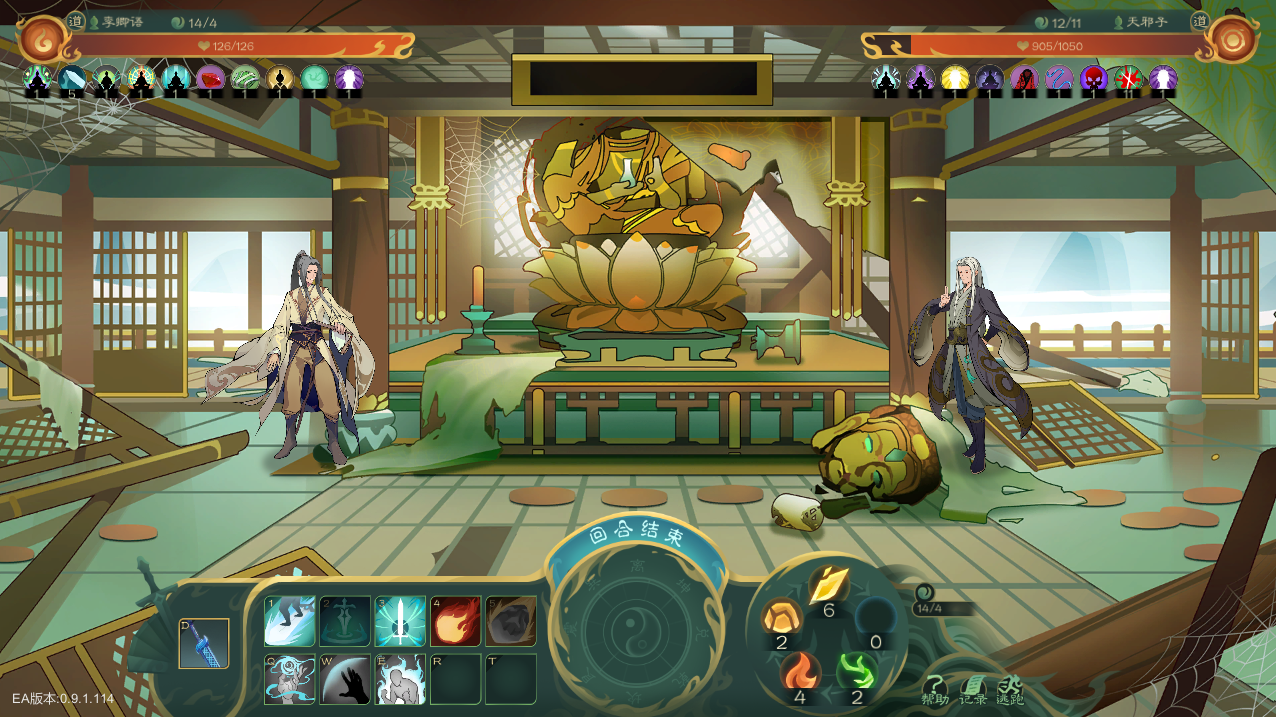
Task: Select the dimmed sword skill in slot 2
Action: pos(345,621)
